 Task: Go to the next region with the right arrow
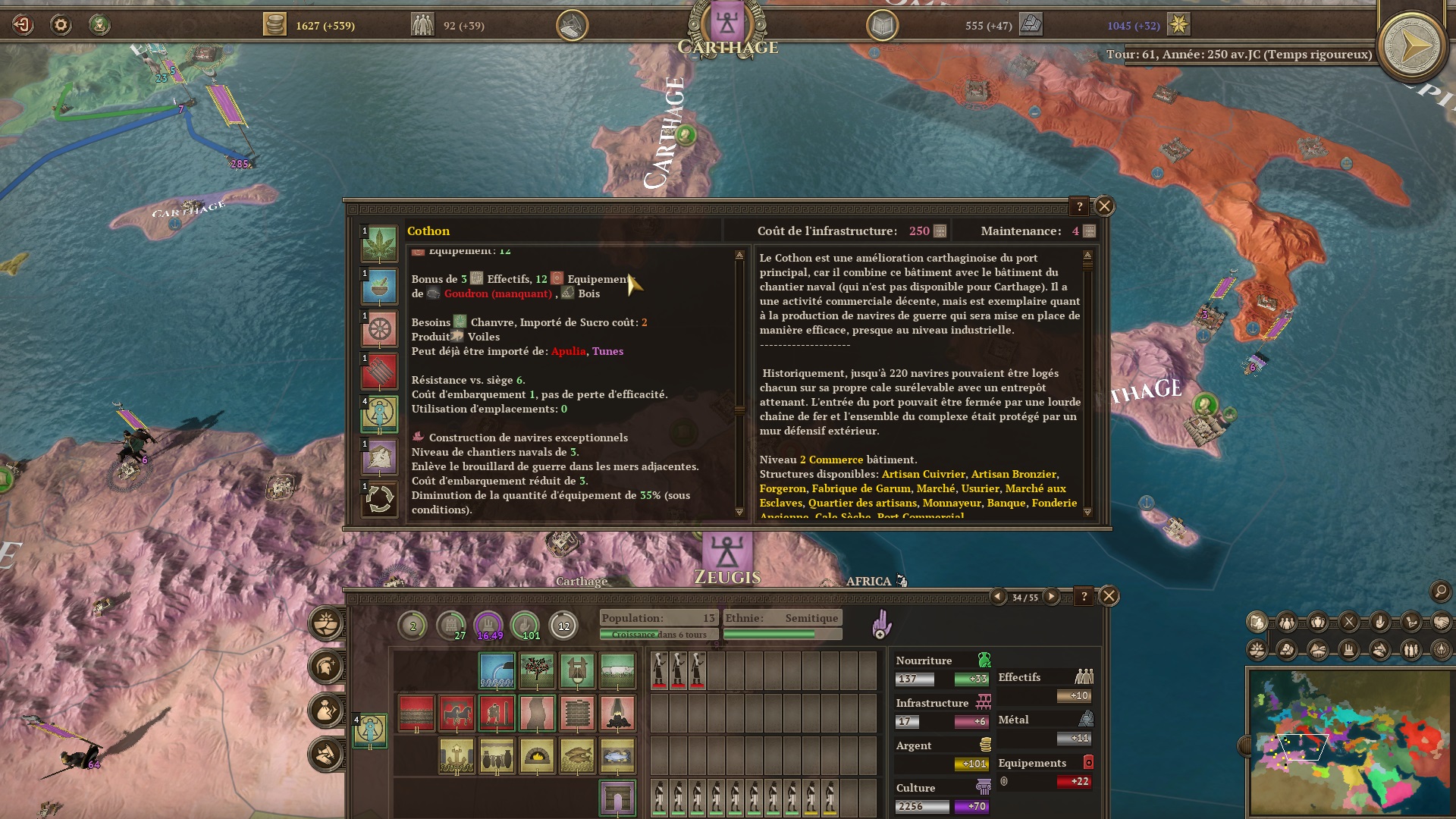(x=1051, y=597)
